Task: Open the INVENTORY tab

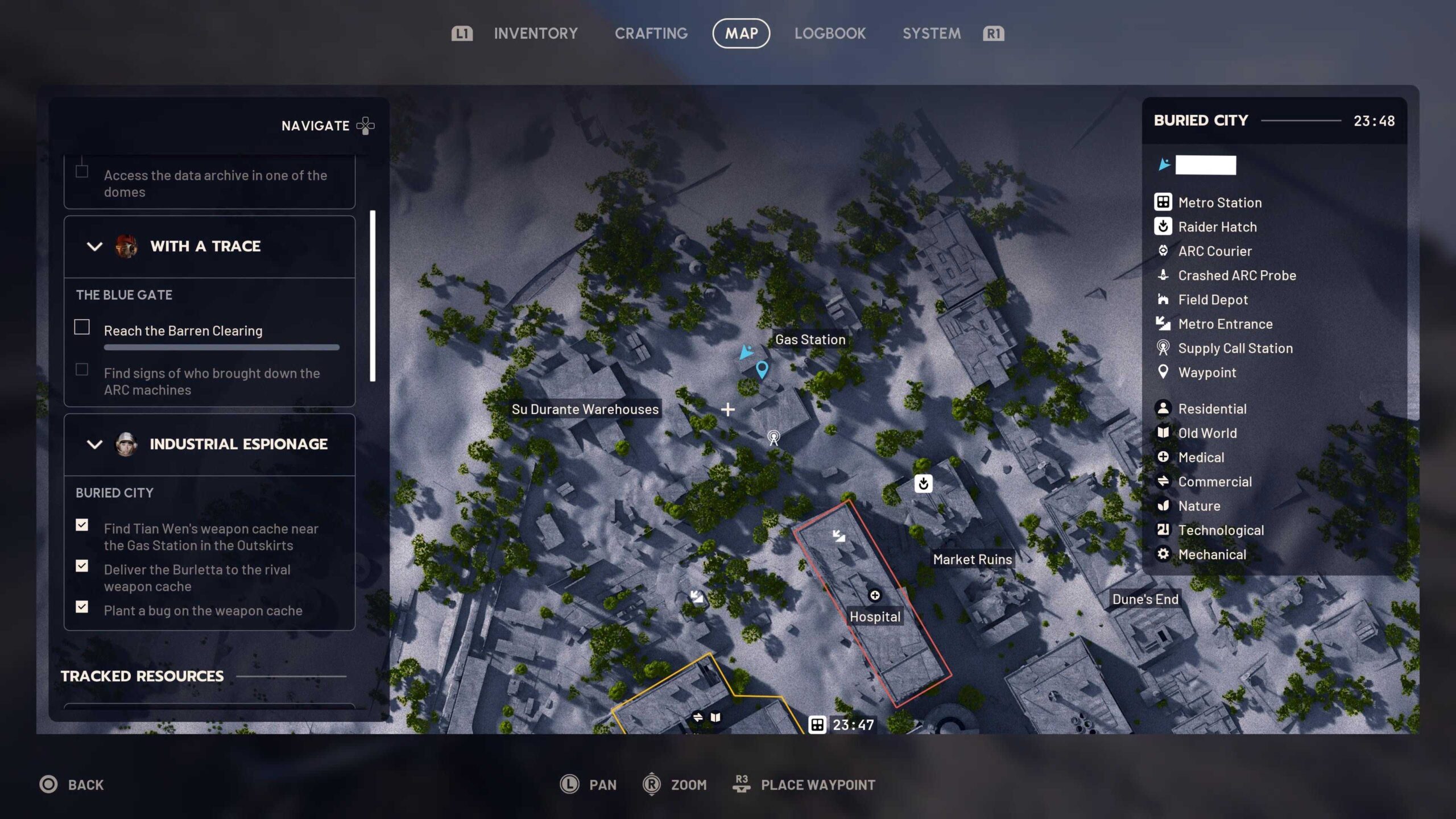Action: (535, 33)
